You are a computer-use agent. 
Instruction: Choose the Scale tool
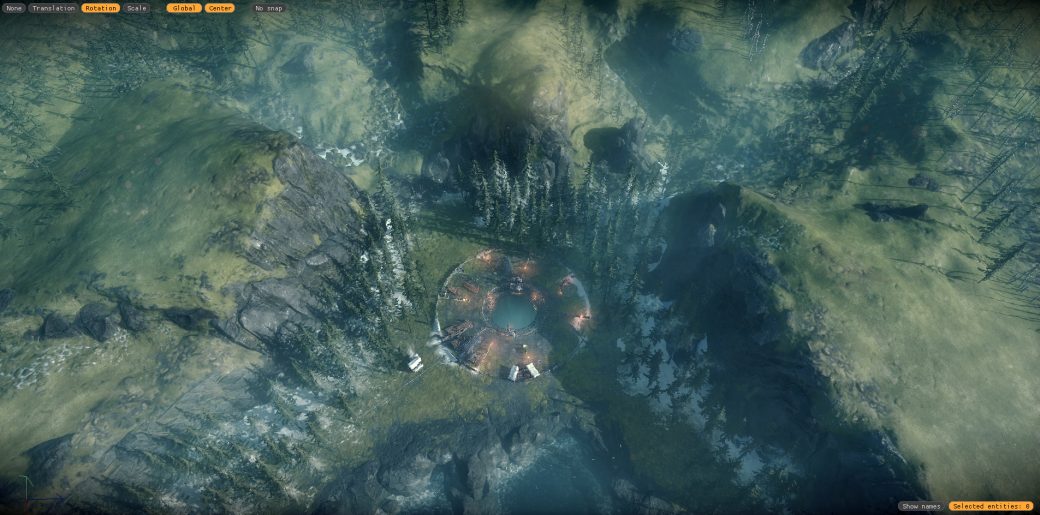point(136,8)
